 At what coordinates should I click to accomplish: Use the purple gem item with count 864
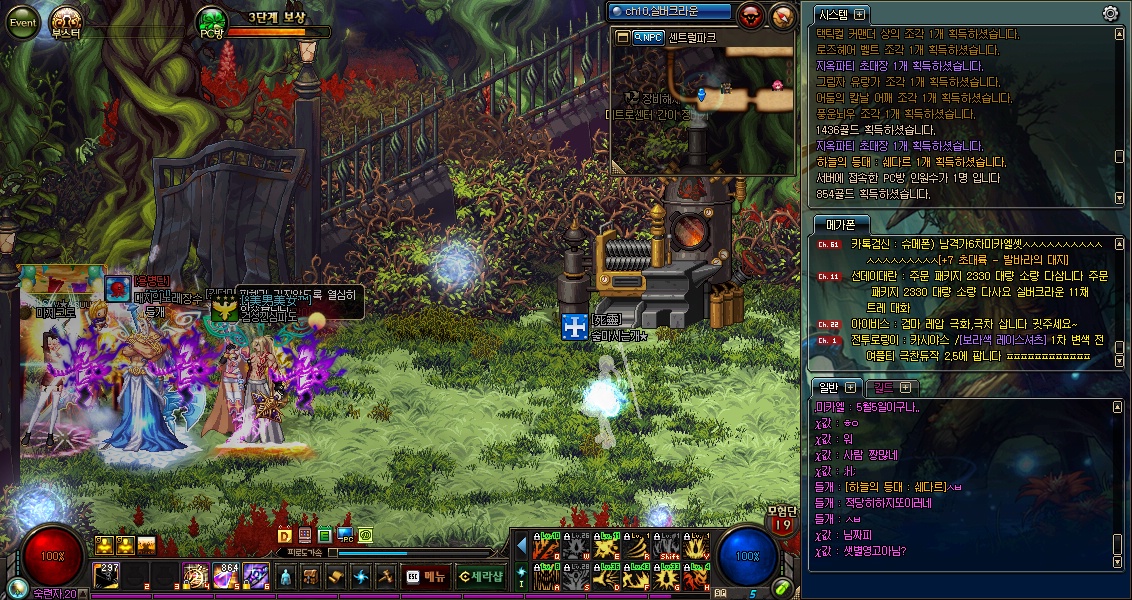click(x=226, y=576)
